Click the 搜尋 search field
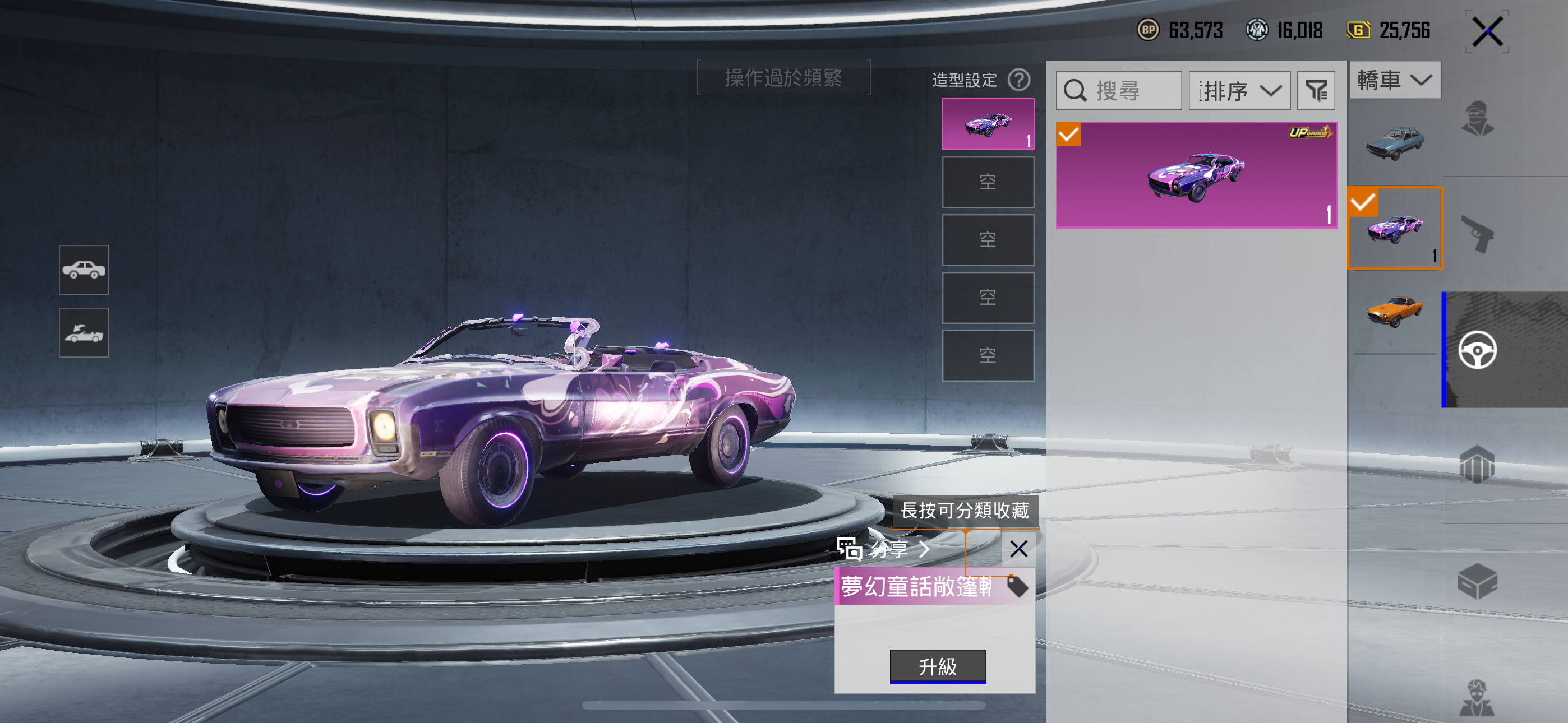 (1119, 91)
